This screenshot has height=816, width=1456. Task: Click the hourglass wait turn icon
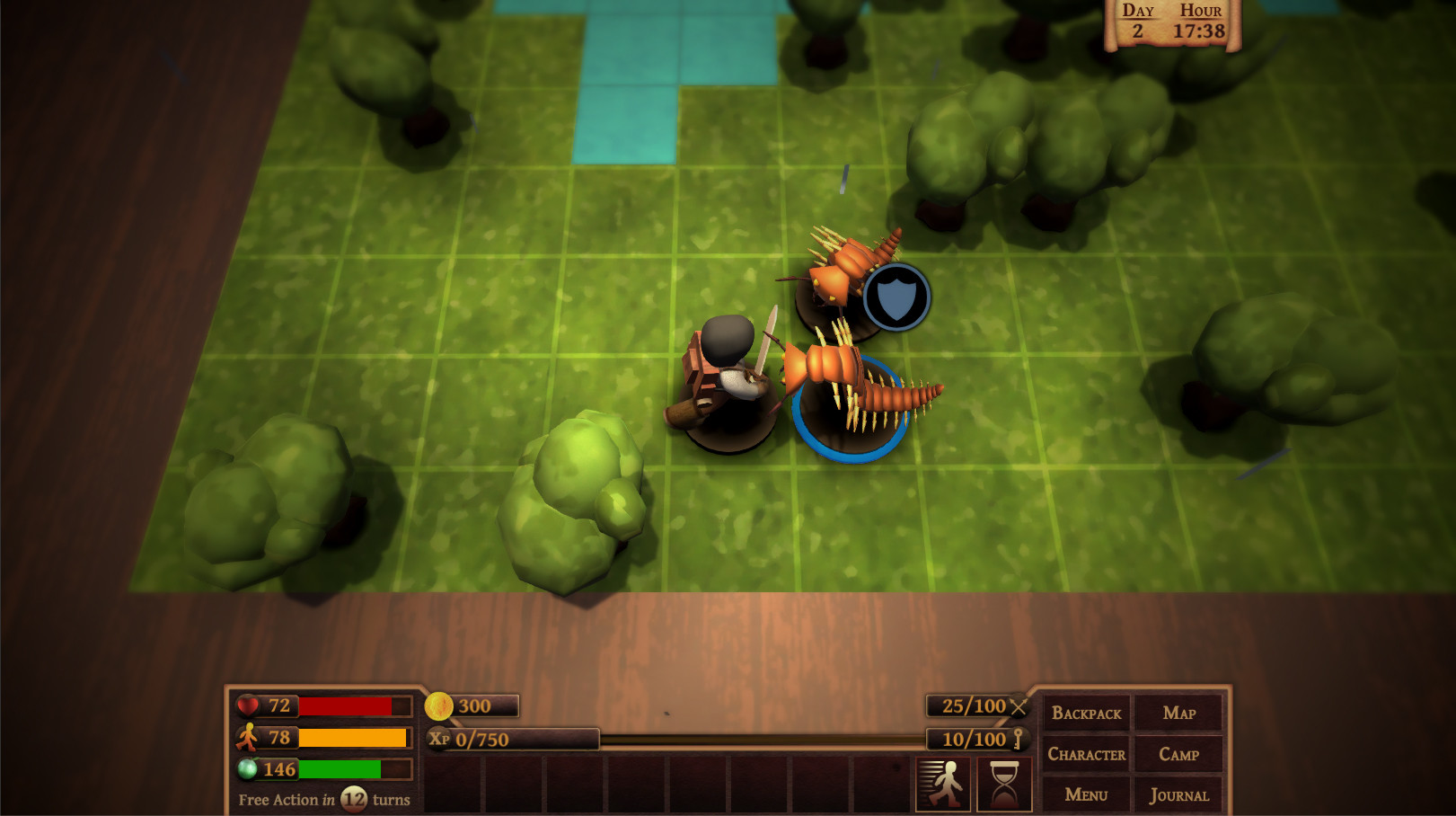pyautogui.click(x=1004, y=784)
